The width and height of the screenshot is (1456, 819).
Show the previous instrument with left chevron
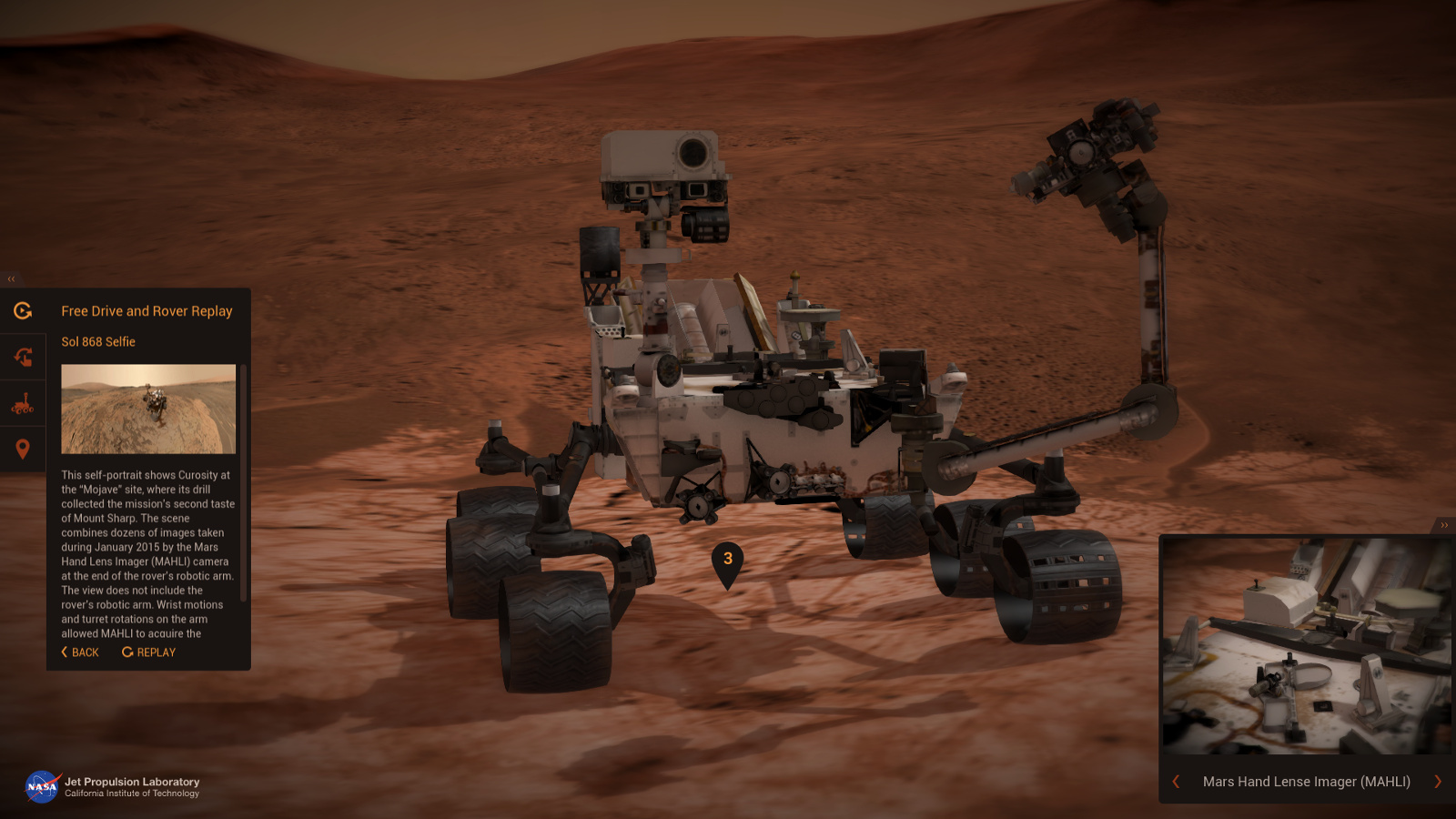point(1175,781)
